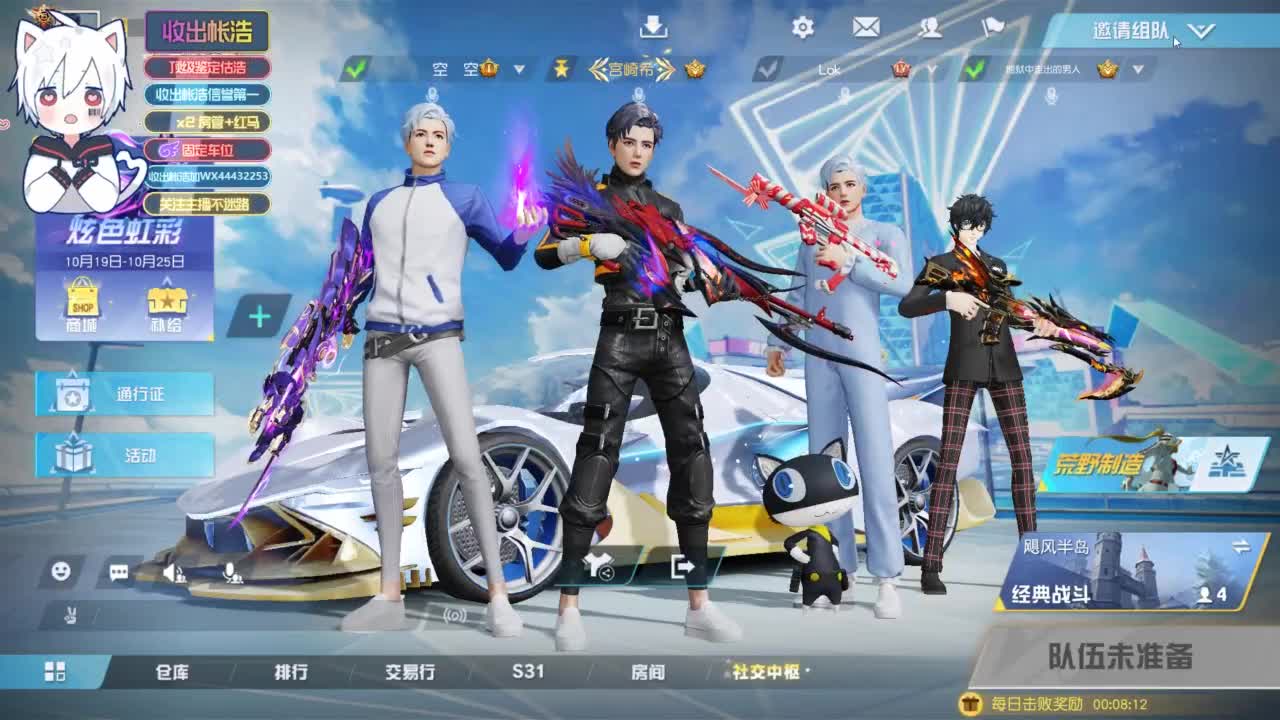The image size is (1280, 720).
Task: Open the settings gear at the top
Action: [800, 28]
